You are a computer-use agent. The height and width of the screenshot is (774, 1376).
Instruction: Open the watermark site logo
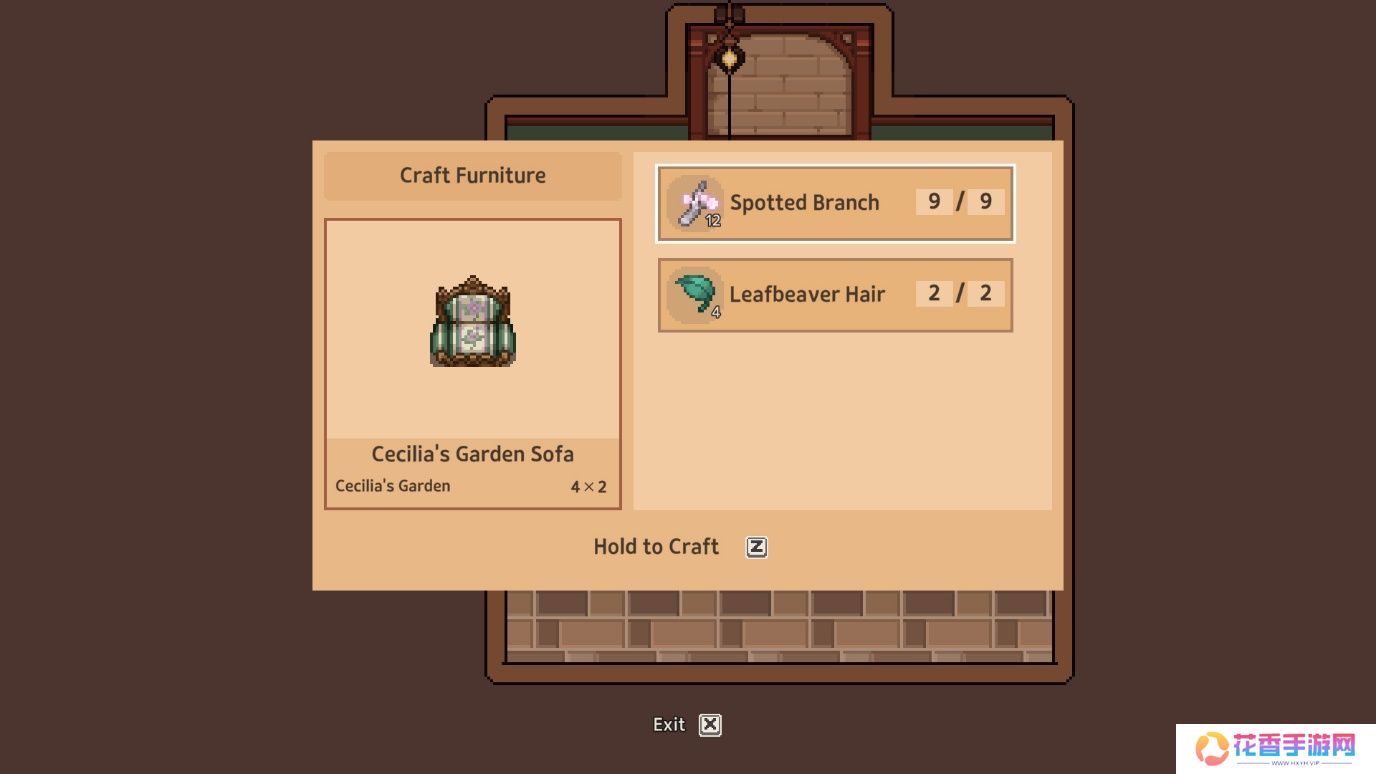click(1275, 748)
